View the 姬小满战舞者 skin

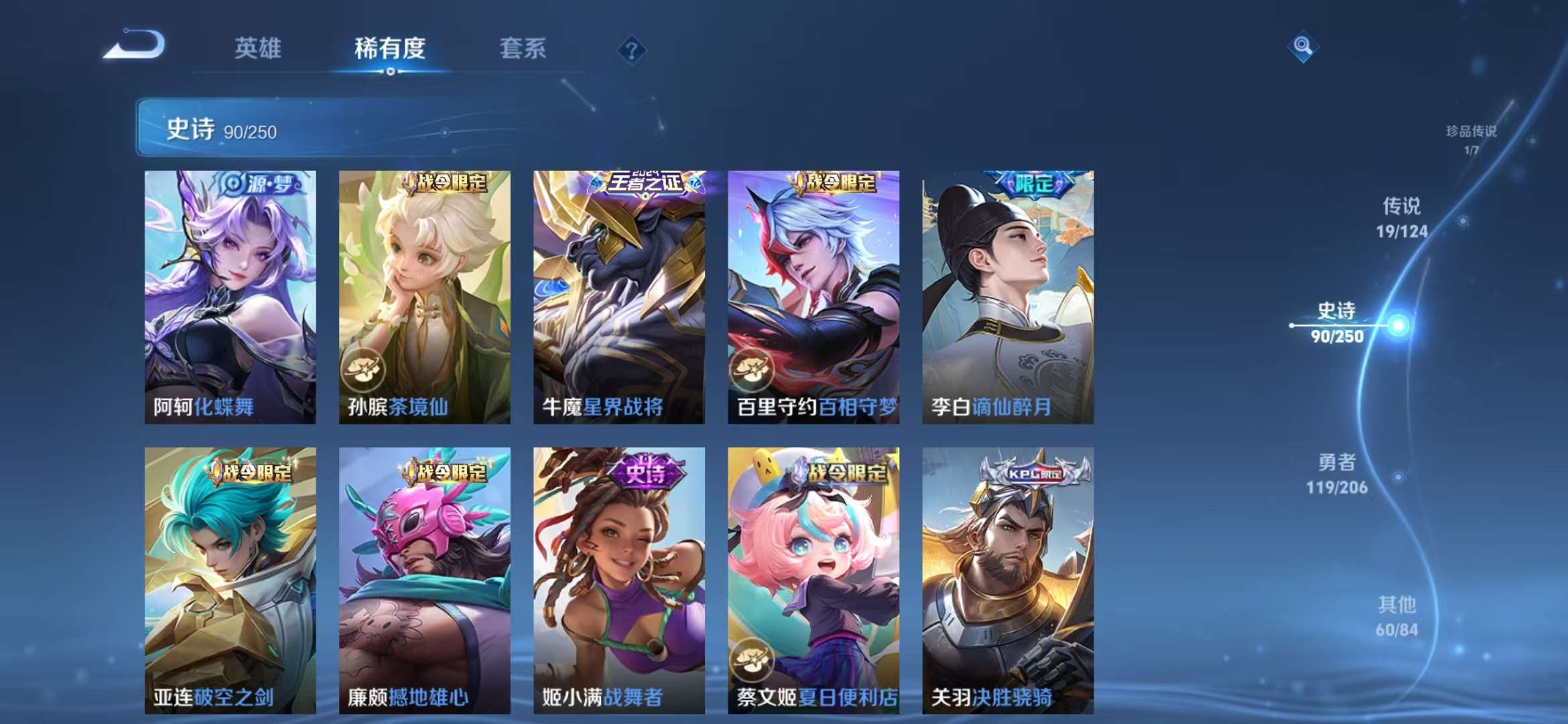tap(620, 577)
